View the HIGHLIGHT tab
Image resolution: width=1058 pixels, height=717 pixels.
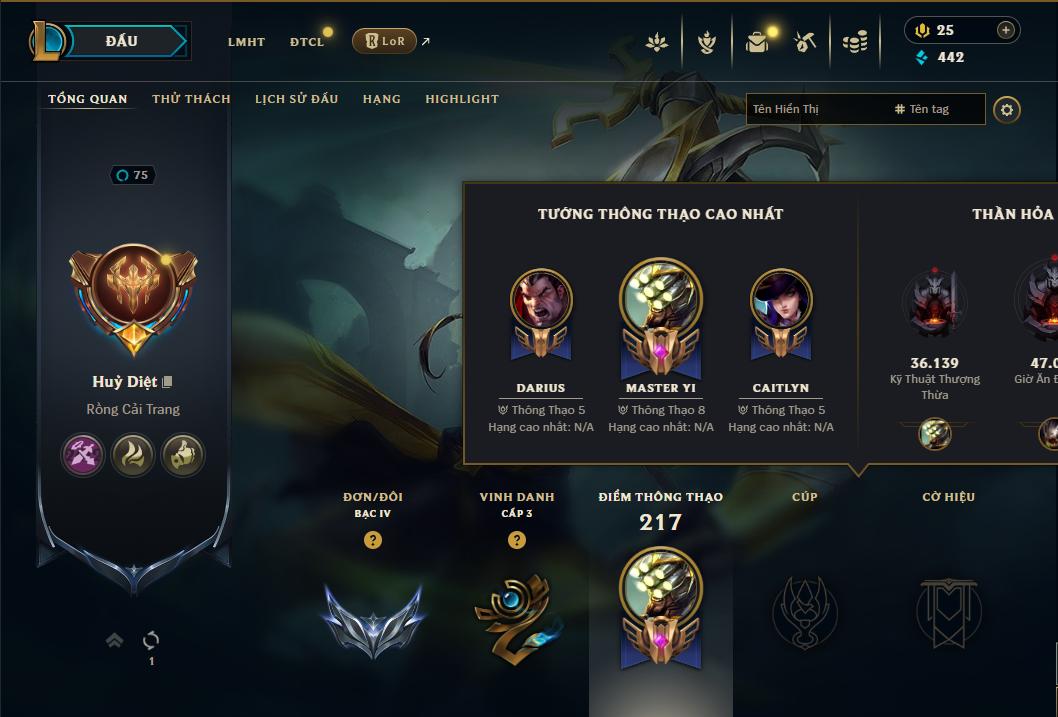462,99
